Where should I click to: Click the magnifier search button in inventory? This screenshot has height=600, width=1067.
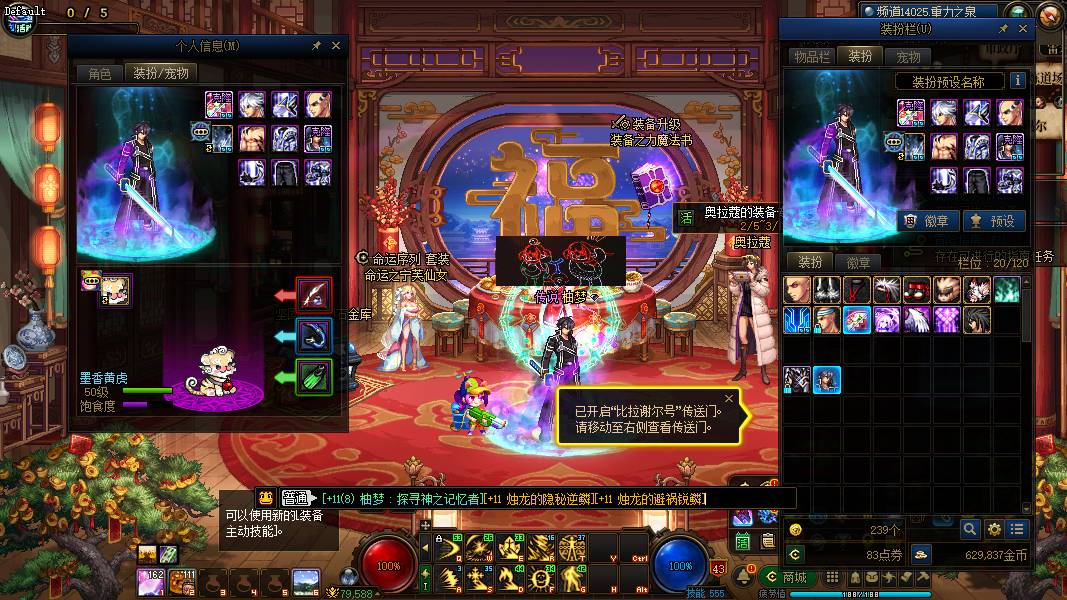970,529
